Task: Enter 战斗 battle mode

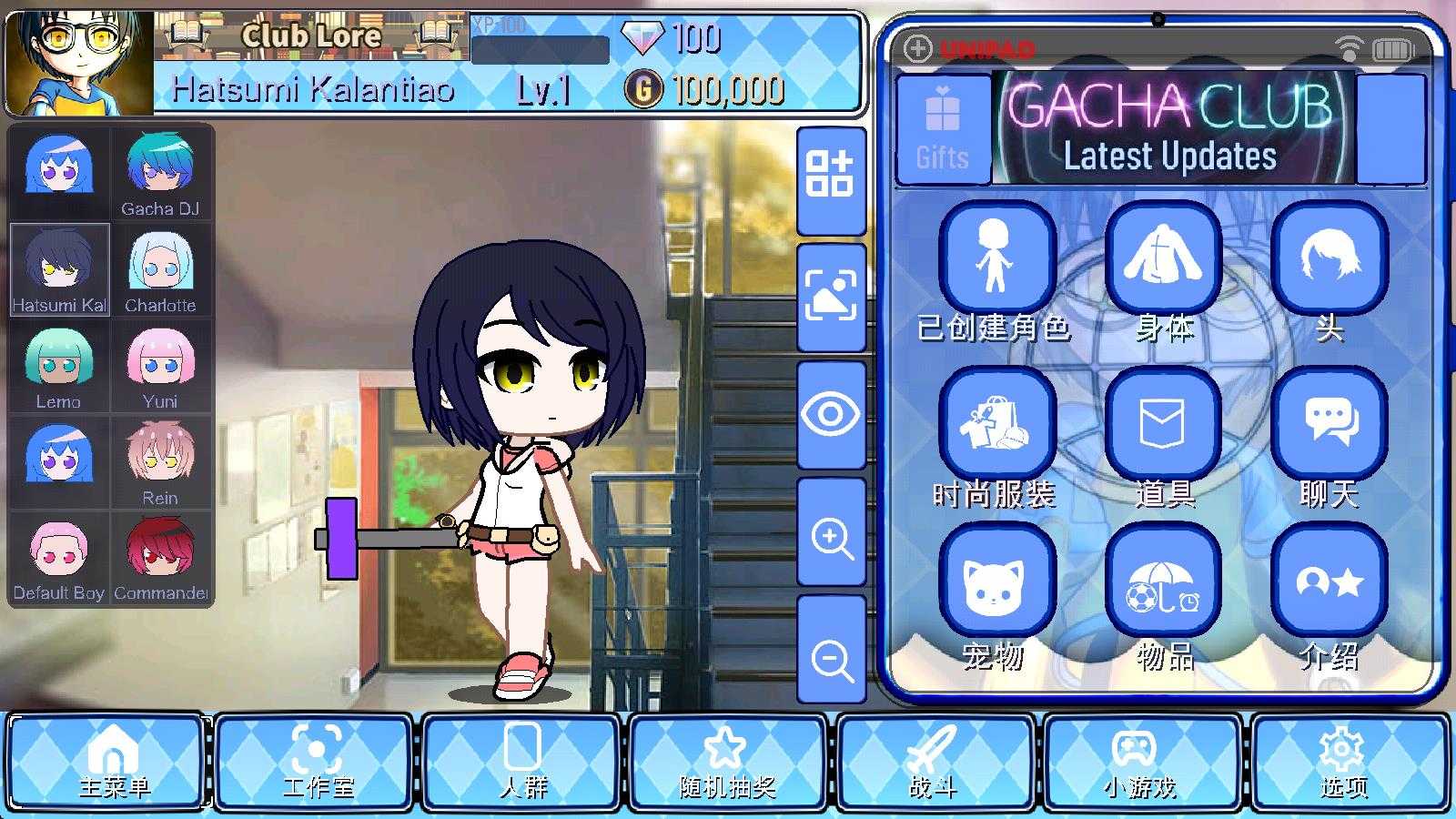Action: tap(934, 762)
